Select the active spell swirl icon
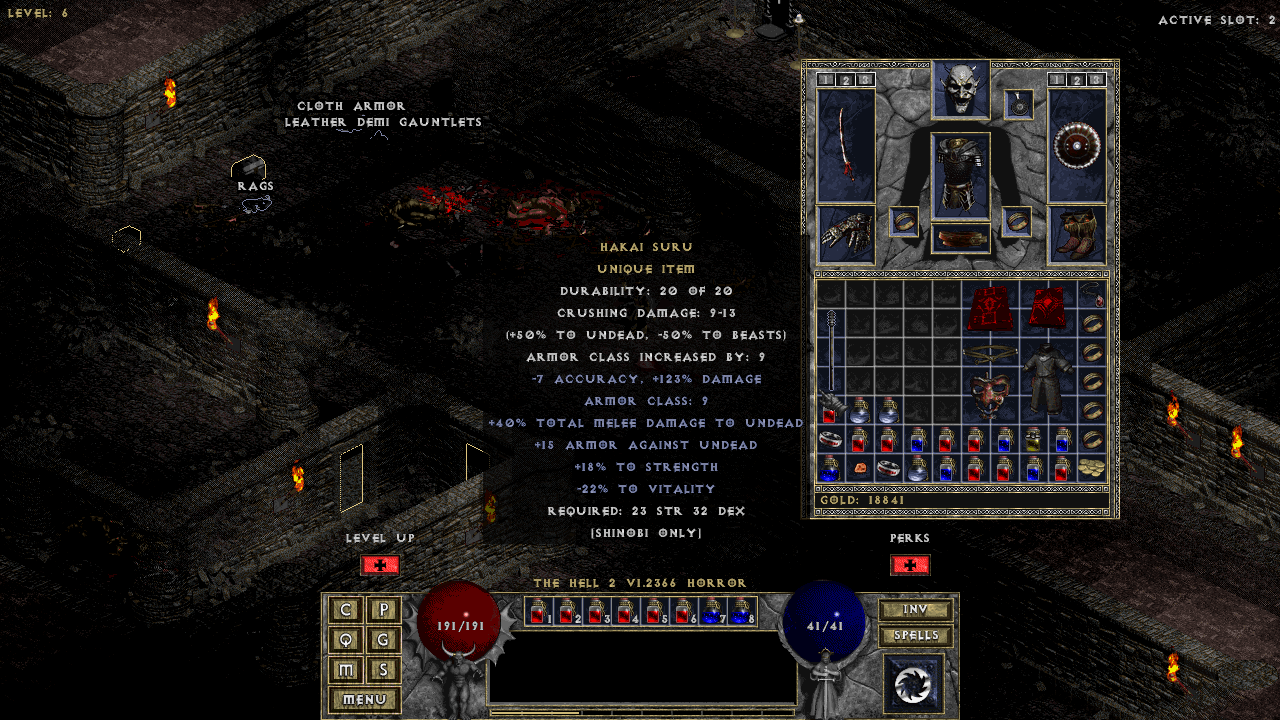Viewport: 1280px width, 720px height. (x=914, y=683)
